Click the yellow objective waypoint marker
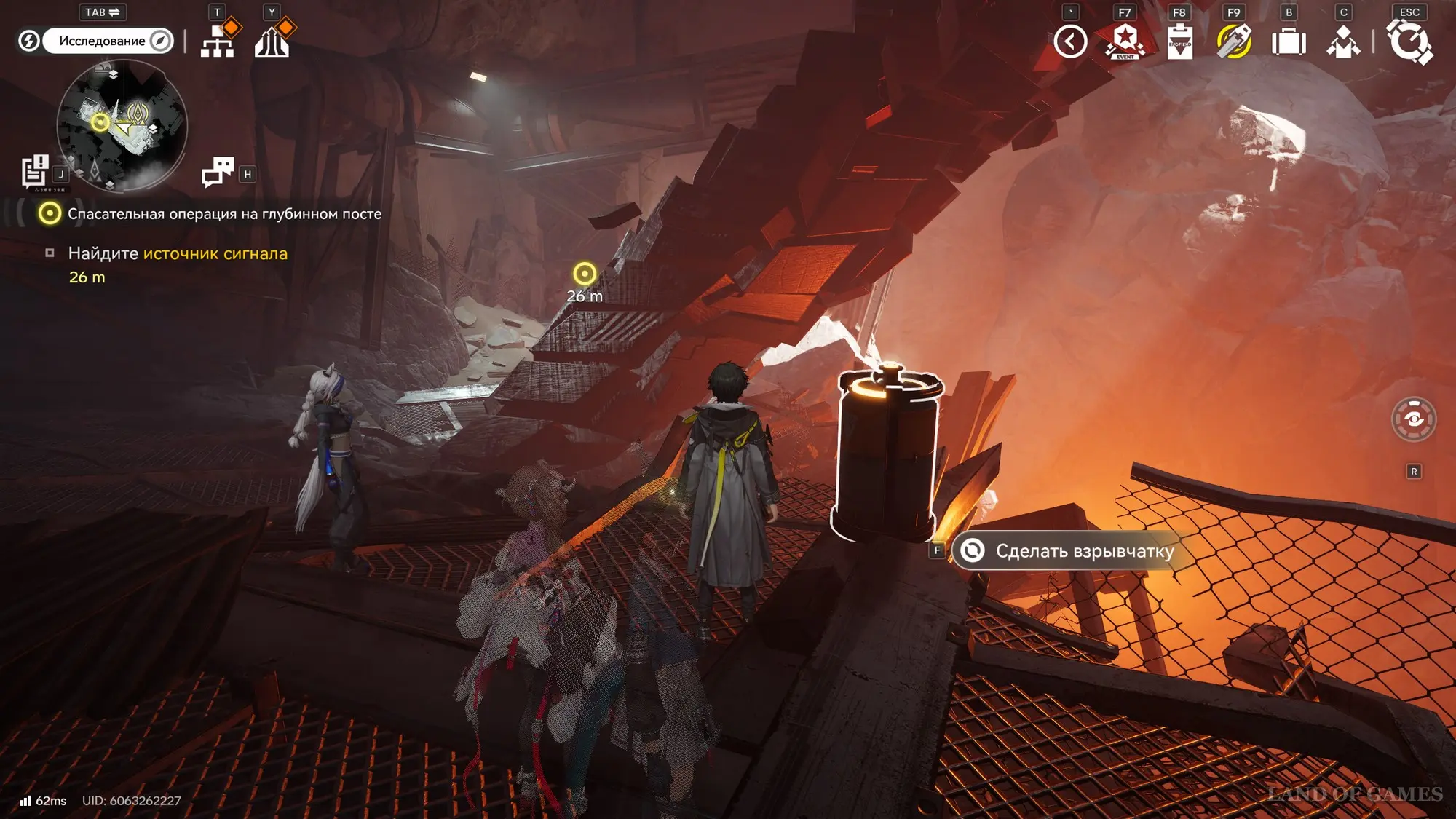 [585, 274]
